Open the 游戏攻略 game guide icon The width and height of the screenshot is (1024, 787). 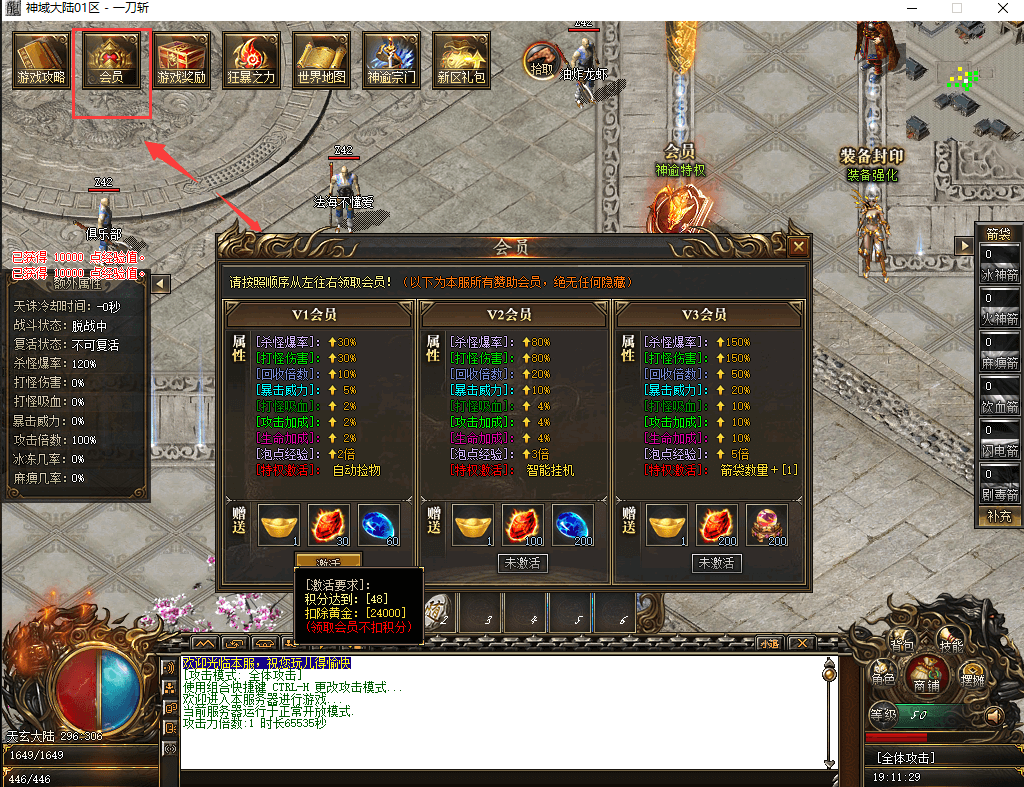41,60
